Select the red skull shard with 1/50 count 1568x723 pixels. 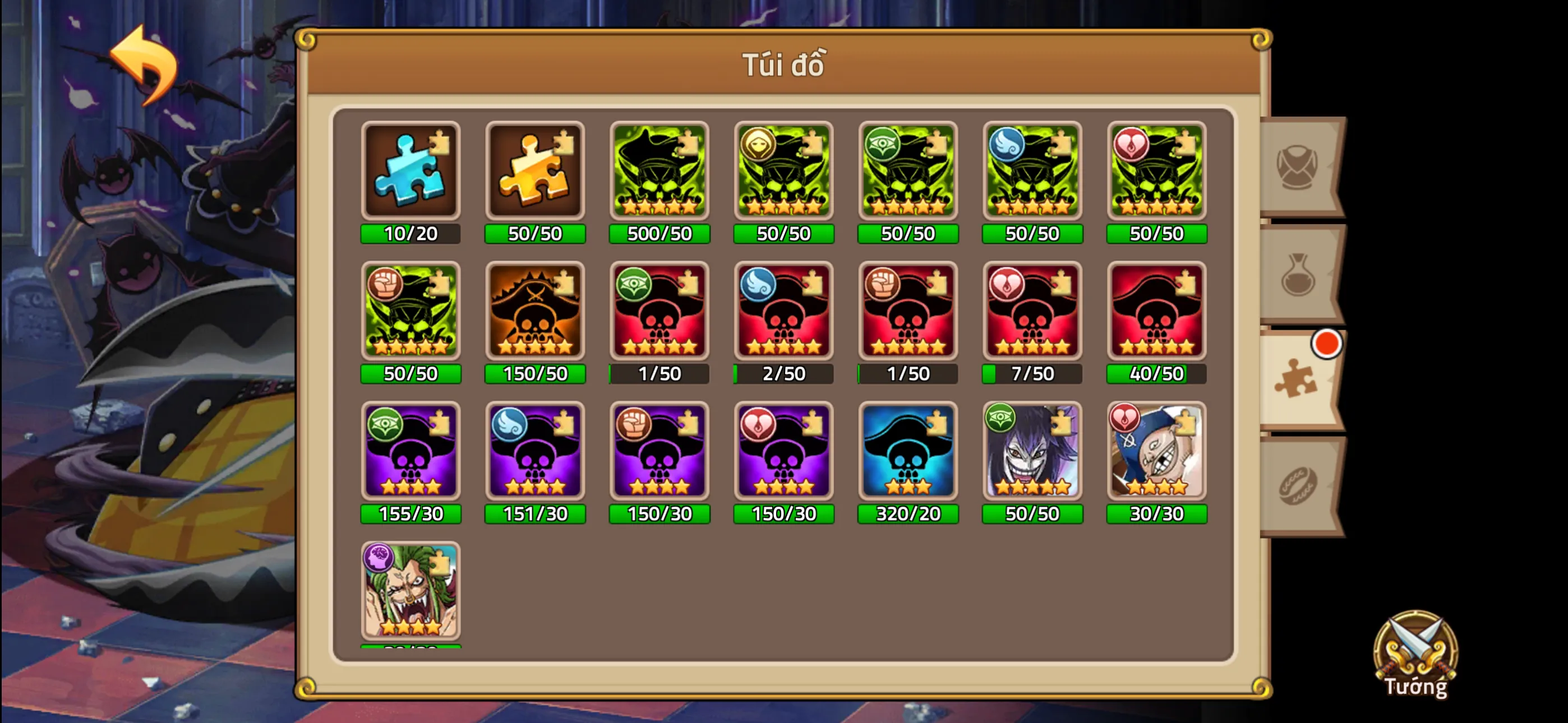659,312
